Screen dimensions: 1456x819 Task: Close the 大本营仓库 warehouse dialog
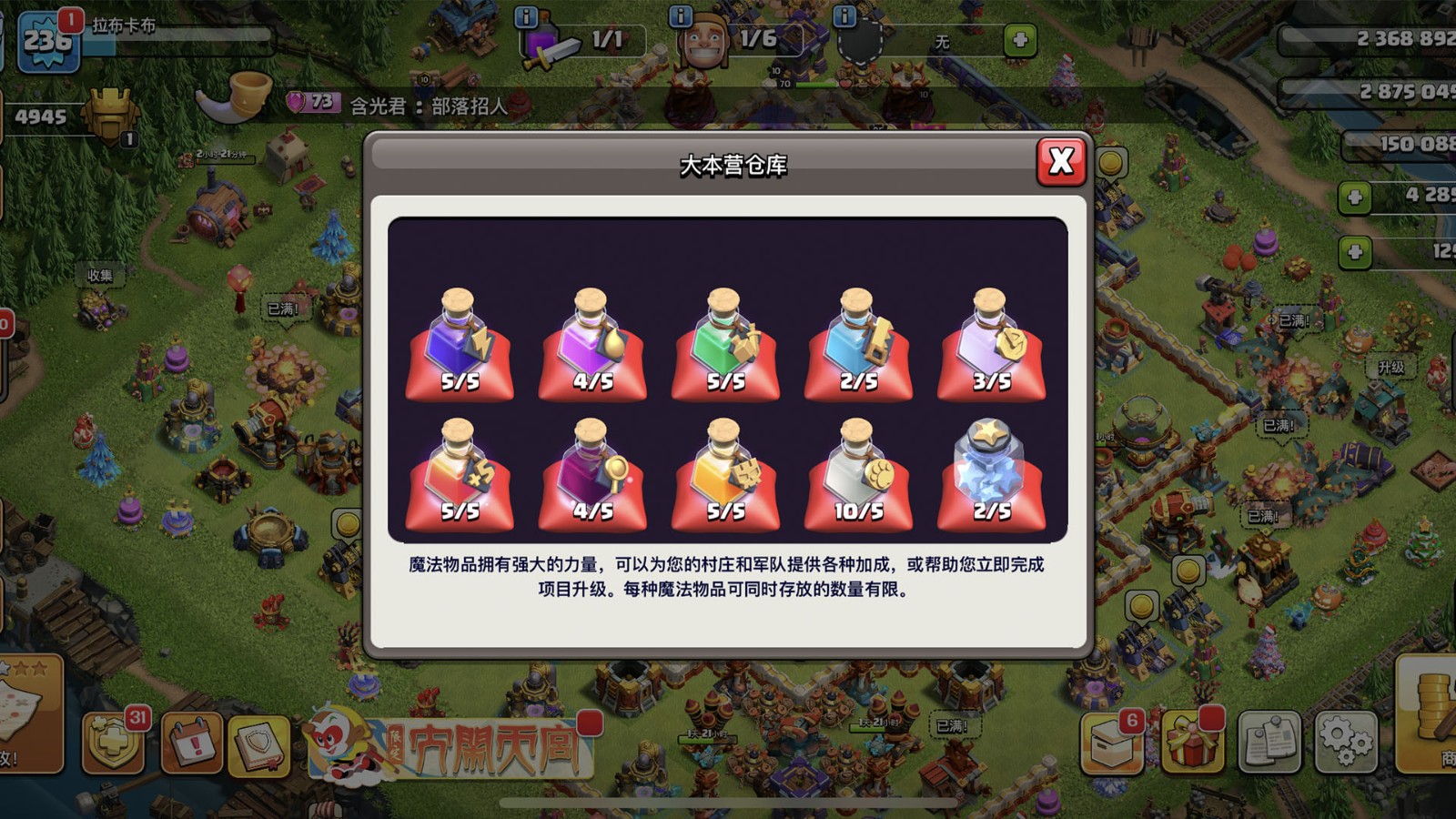point(1060,164)
